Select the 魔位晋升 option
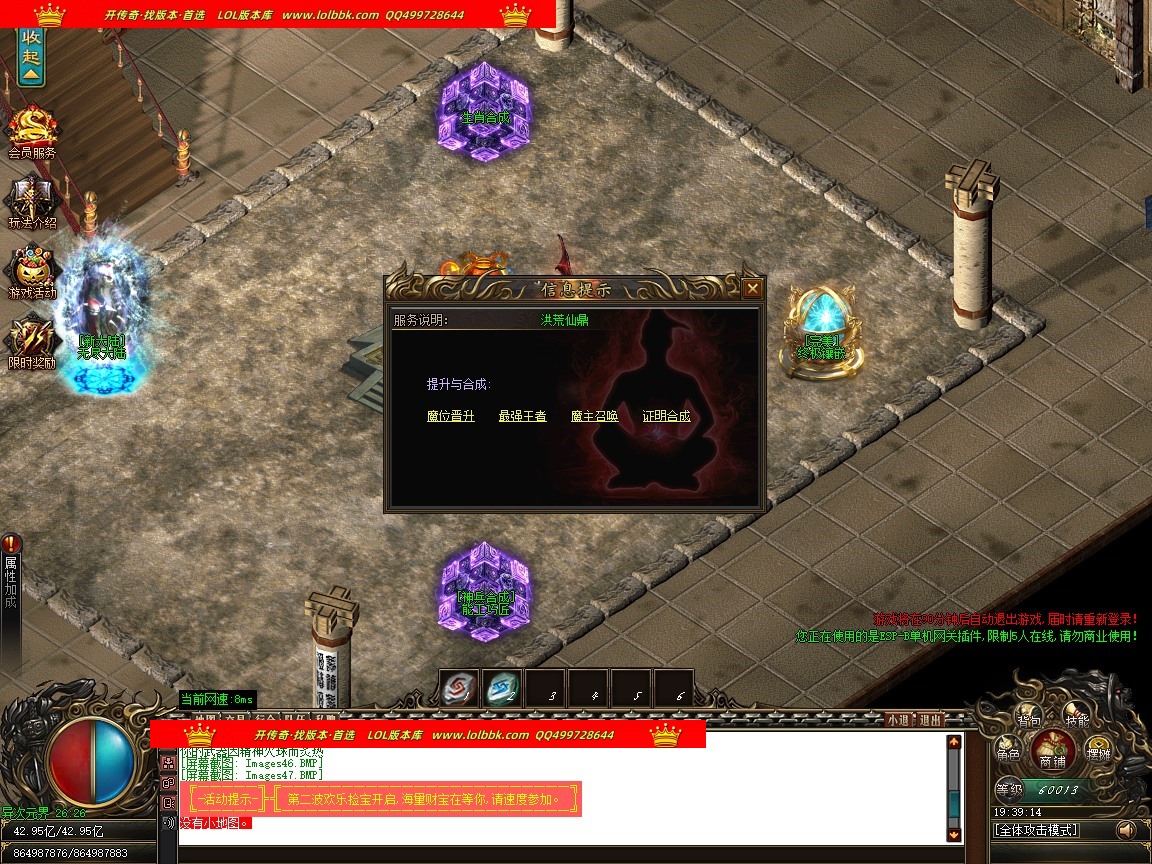The height and width of the screenshot is (864, 1152). coord(451,416)
